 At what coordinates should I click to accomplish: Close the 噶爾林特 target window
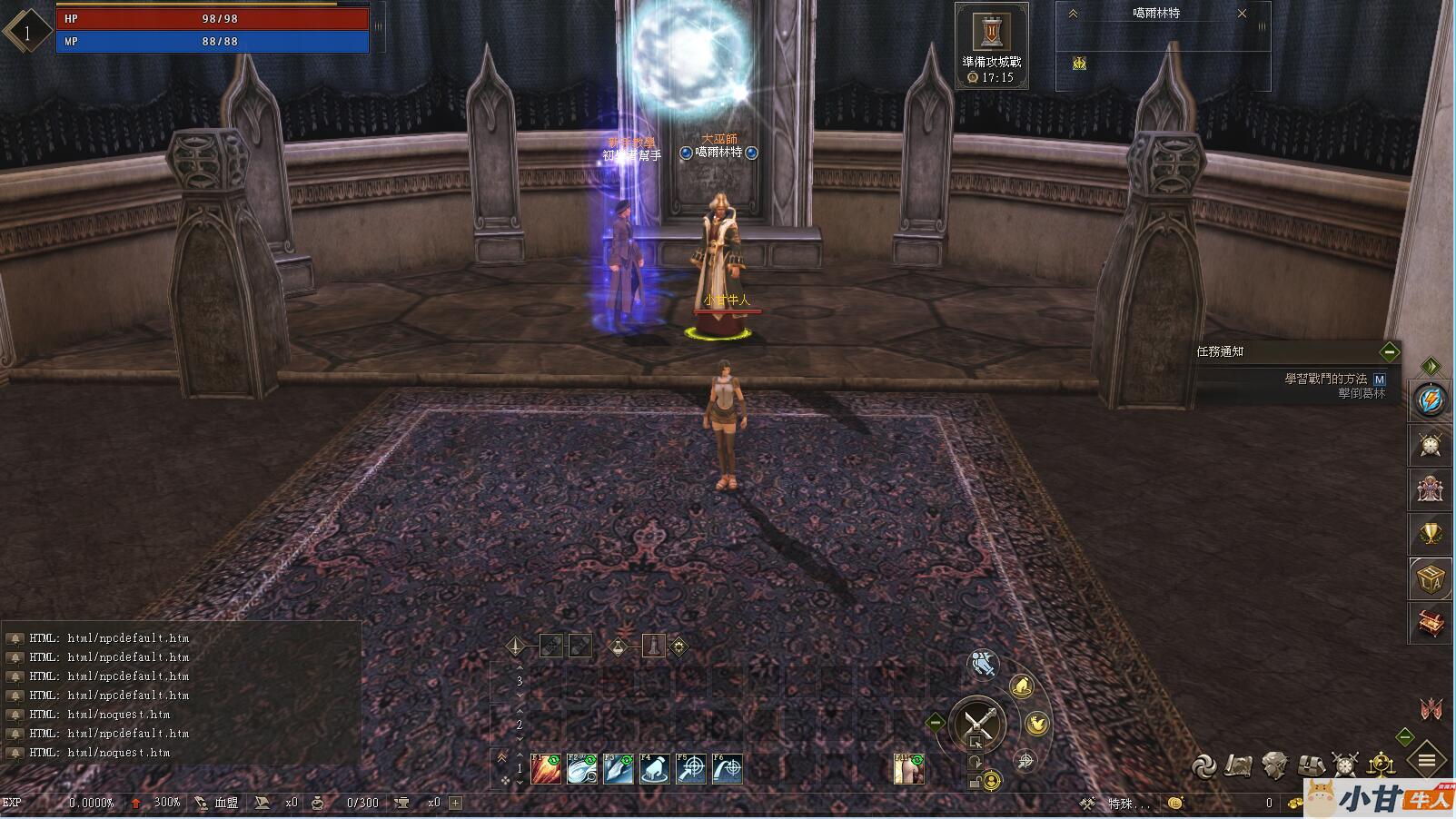[1243, 14]
